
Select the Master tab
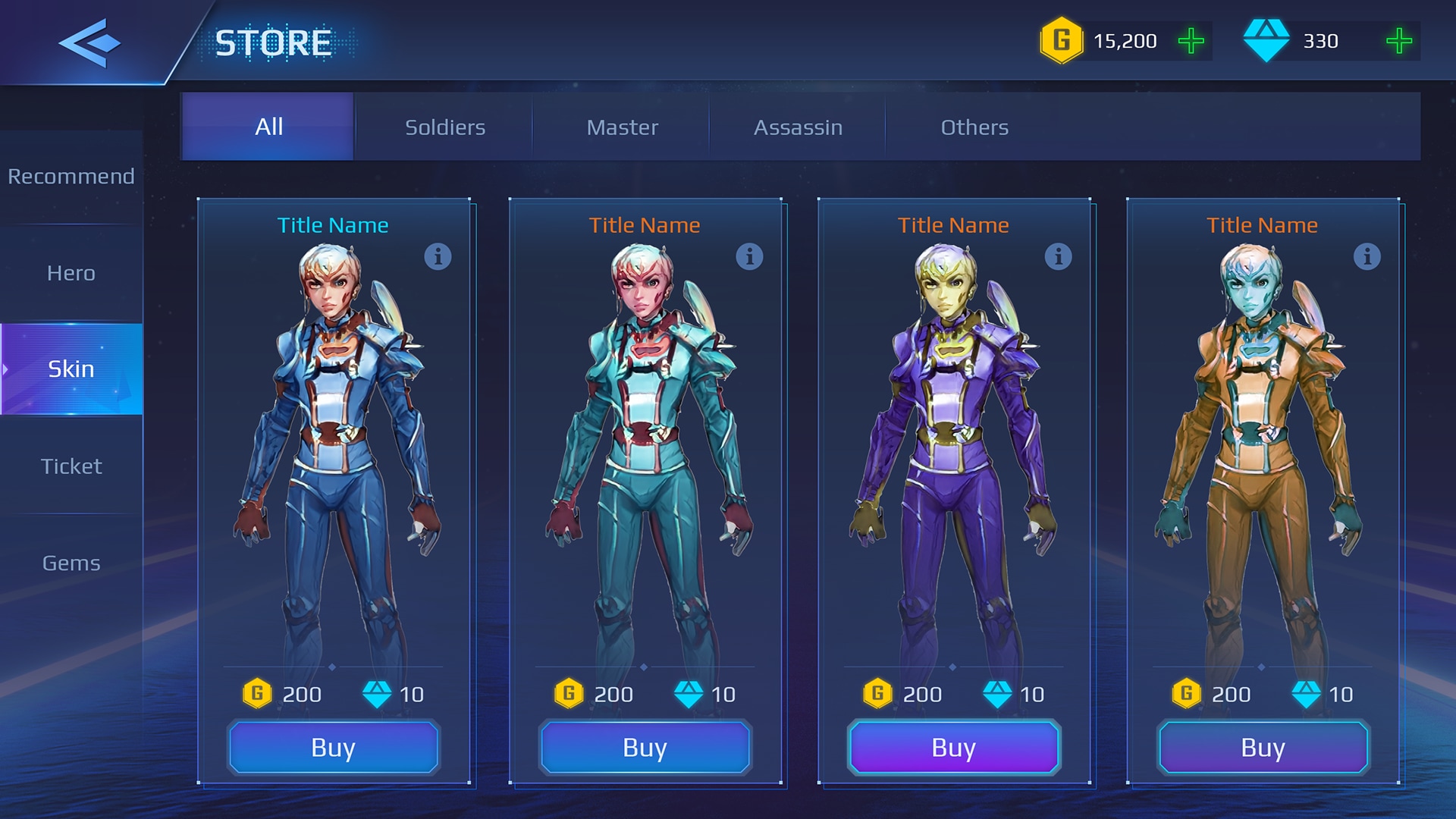(x=622, y=127)
